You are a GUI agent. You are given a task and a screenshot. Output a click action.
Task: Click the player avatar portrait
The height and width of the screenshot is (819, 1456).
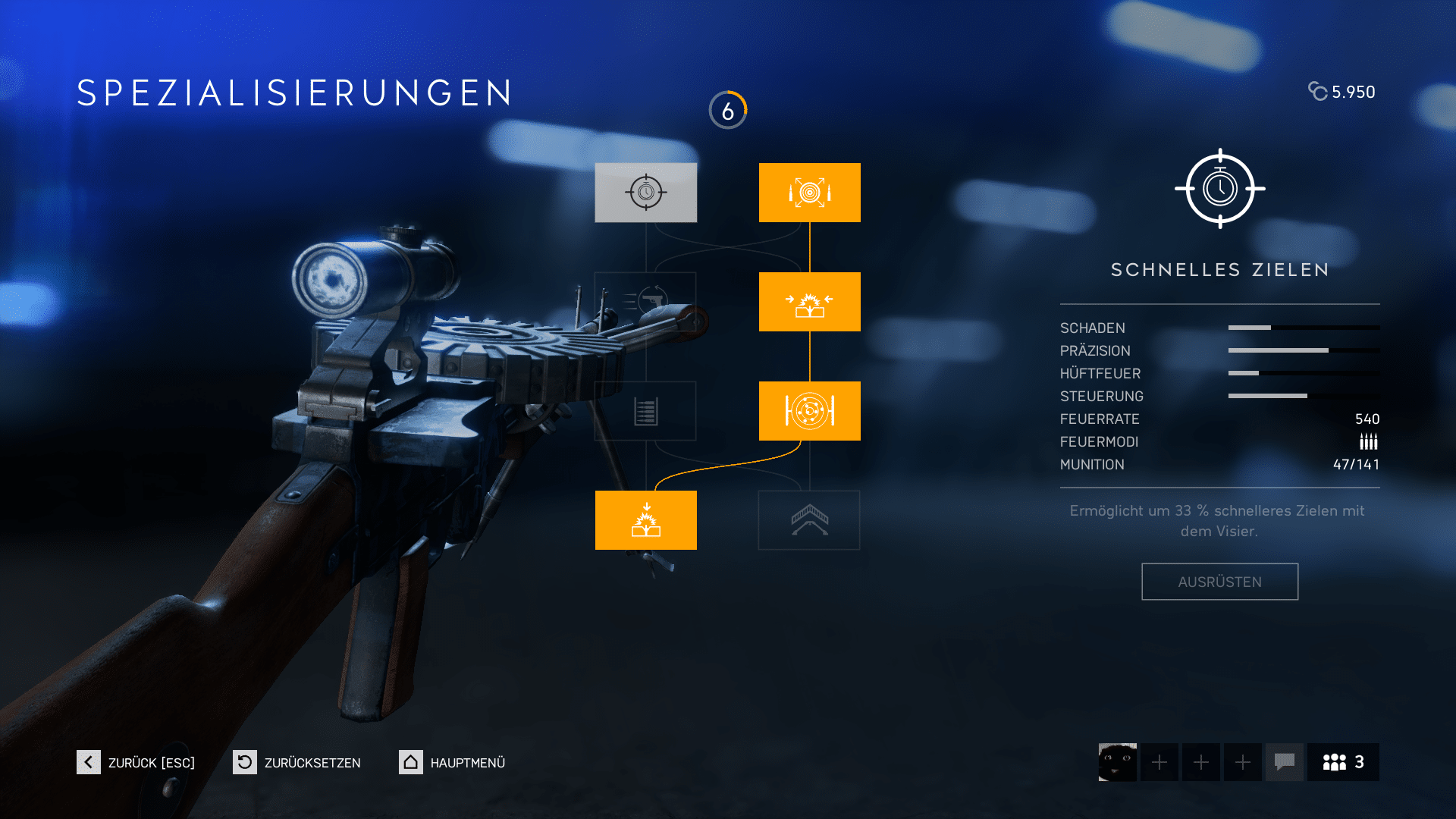pos(1117,762)
